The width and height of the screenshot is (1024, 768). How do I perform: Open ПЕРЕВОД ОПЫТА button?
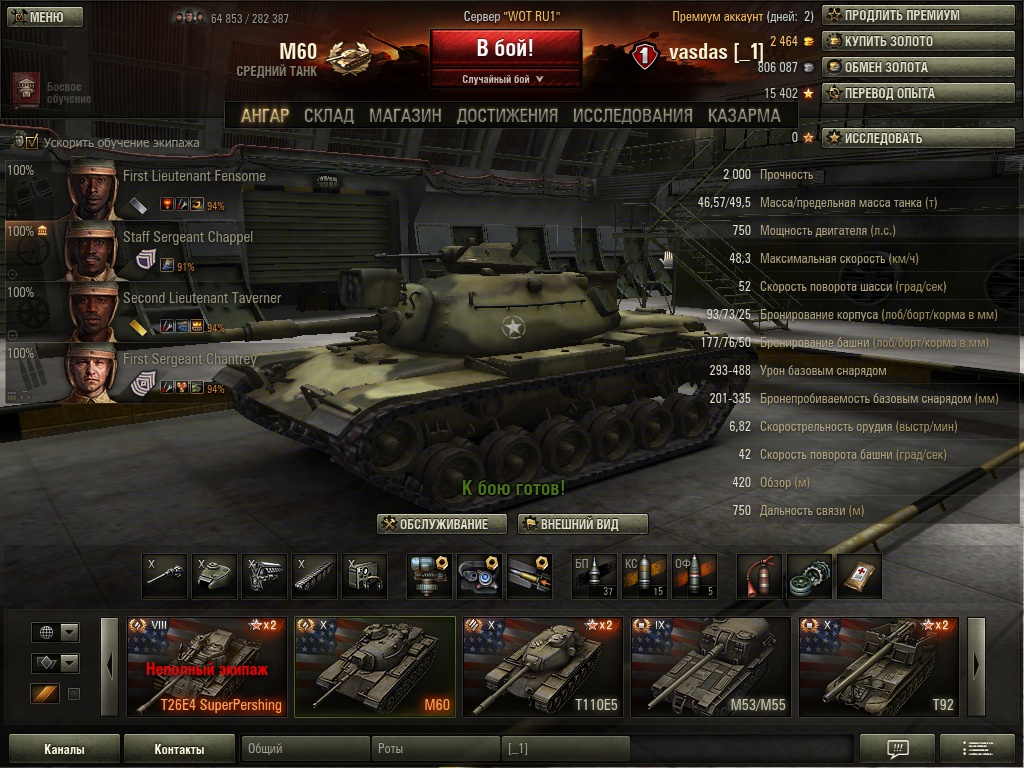[x=891, y=94]
